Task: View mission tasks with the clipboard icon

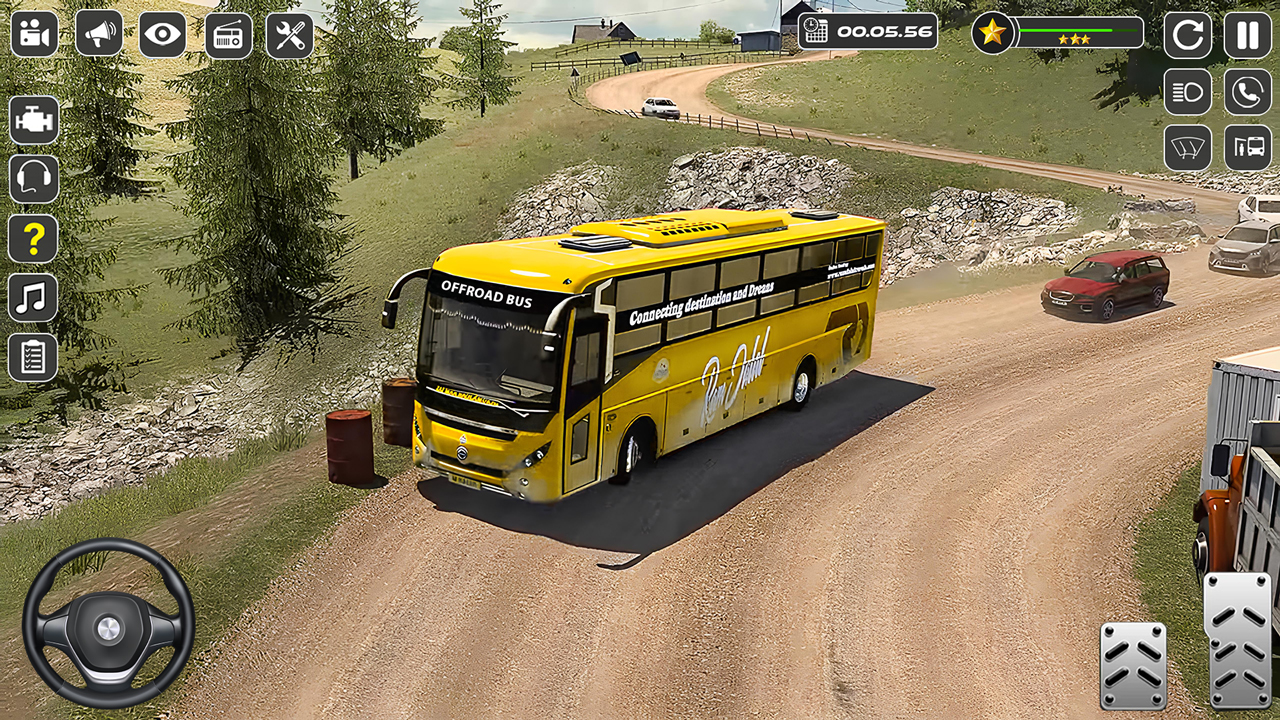Action: (33, 355)
